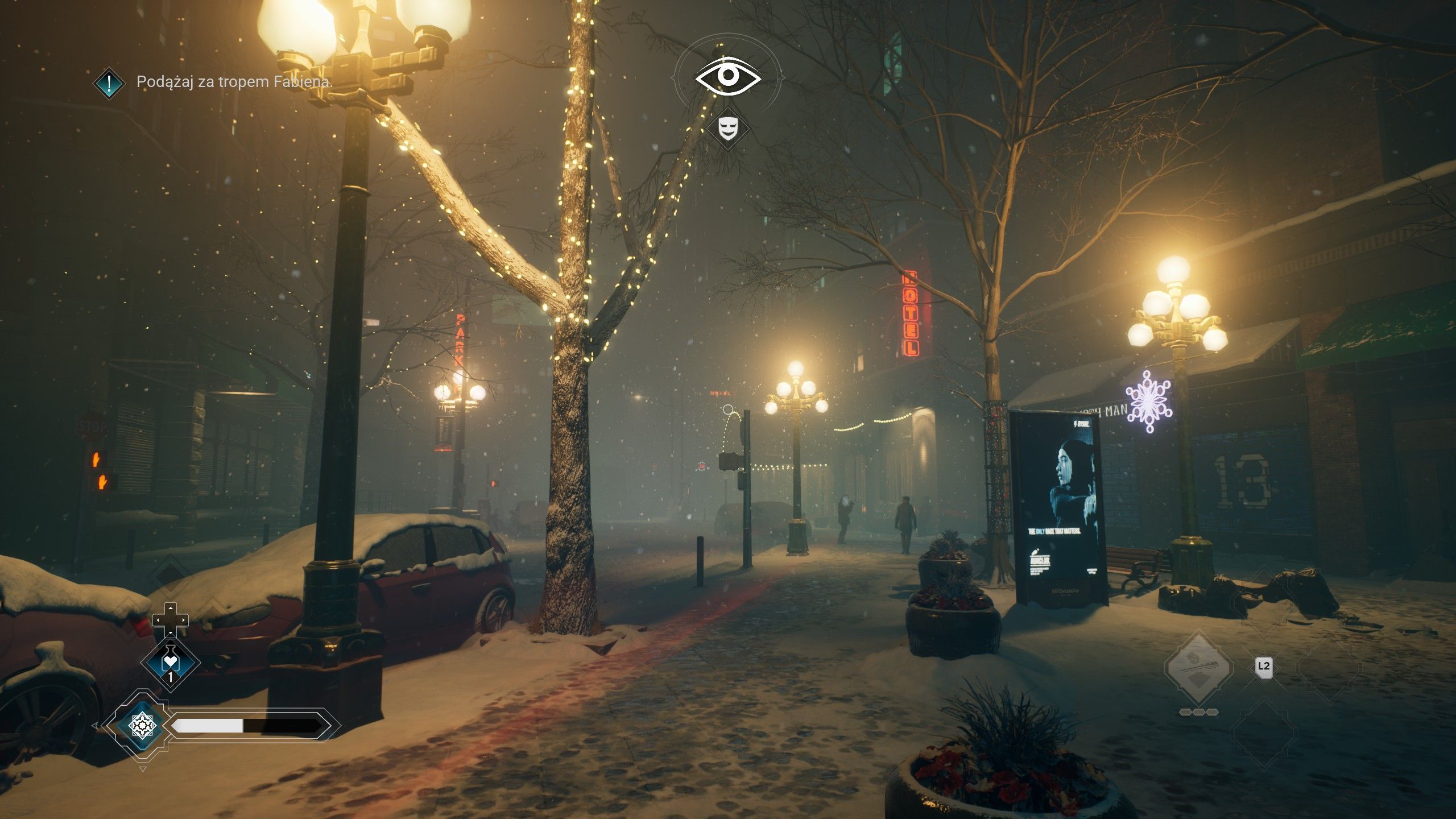The width and height of the screenshot is (1456, 819).
Task: Select the quest objective exclamation marker
Action: (x=109, y=83)
